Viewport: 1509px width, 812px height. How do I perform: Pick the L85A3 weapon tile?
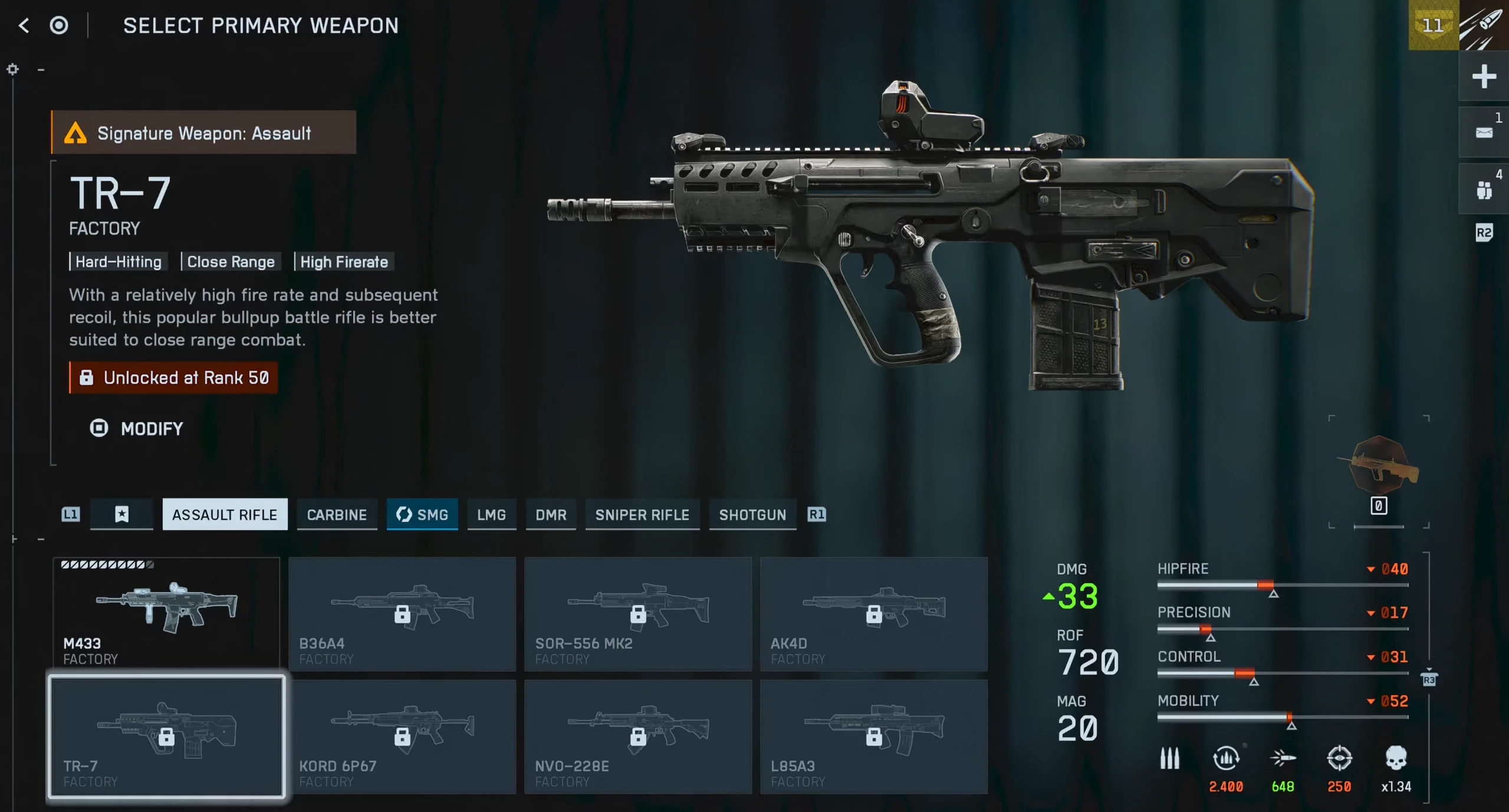click(874, 737)
